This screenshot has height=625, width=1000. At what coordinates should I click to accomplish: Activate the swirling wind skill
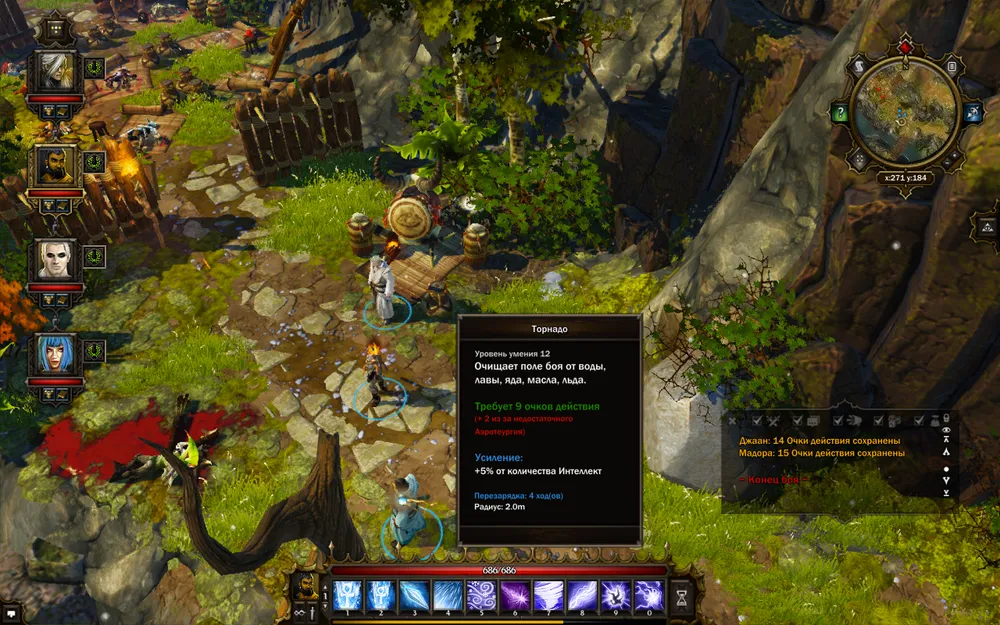click(481, 595)
